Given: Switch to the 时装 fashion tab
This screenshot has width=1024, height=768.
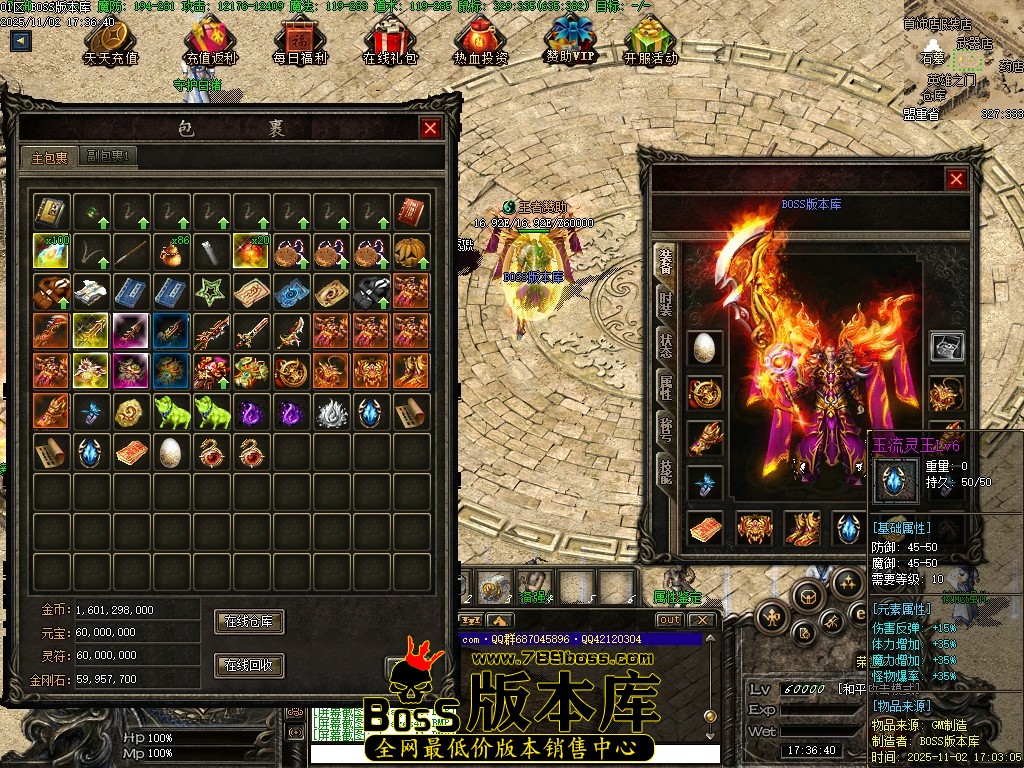Looking at the screenshot, I should (665, 302).
